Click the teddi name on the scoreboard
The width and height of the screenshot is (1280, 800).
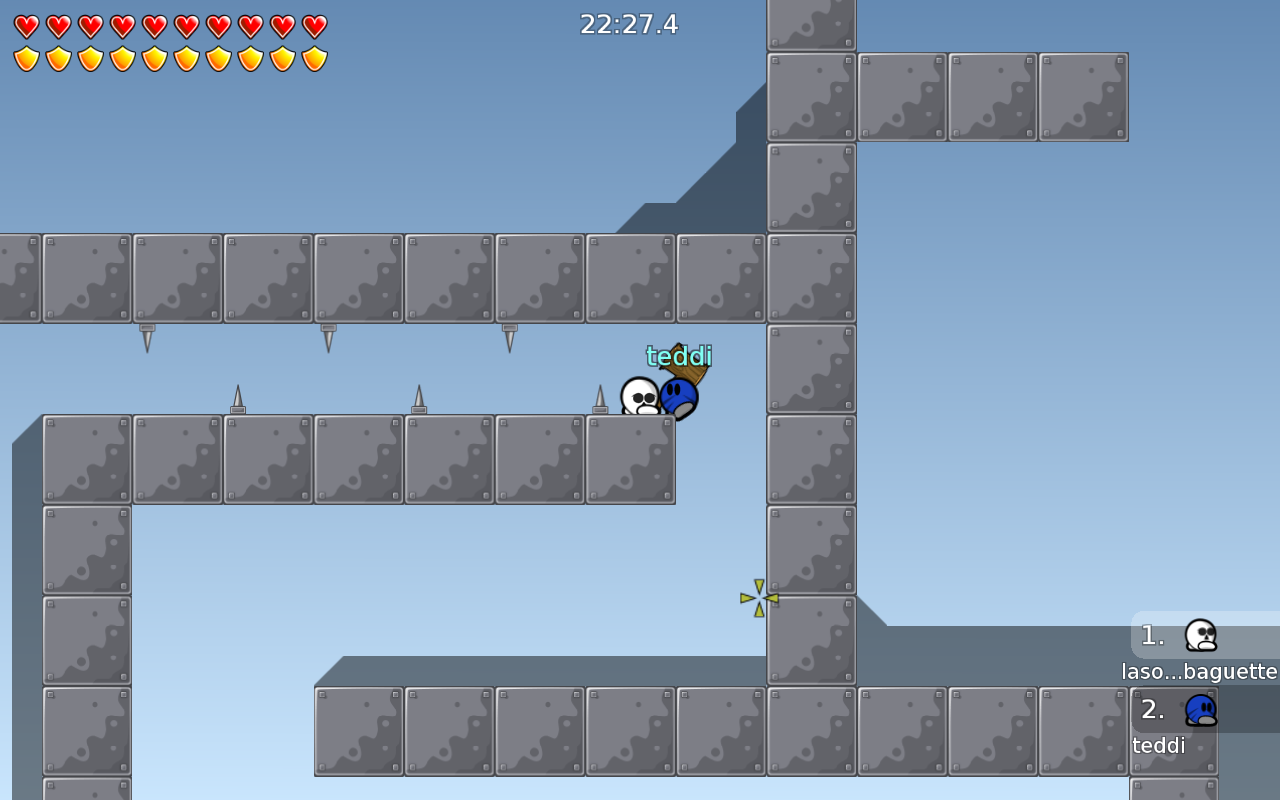pyautogui.click(x=1157, y=745)
